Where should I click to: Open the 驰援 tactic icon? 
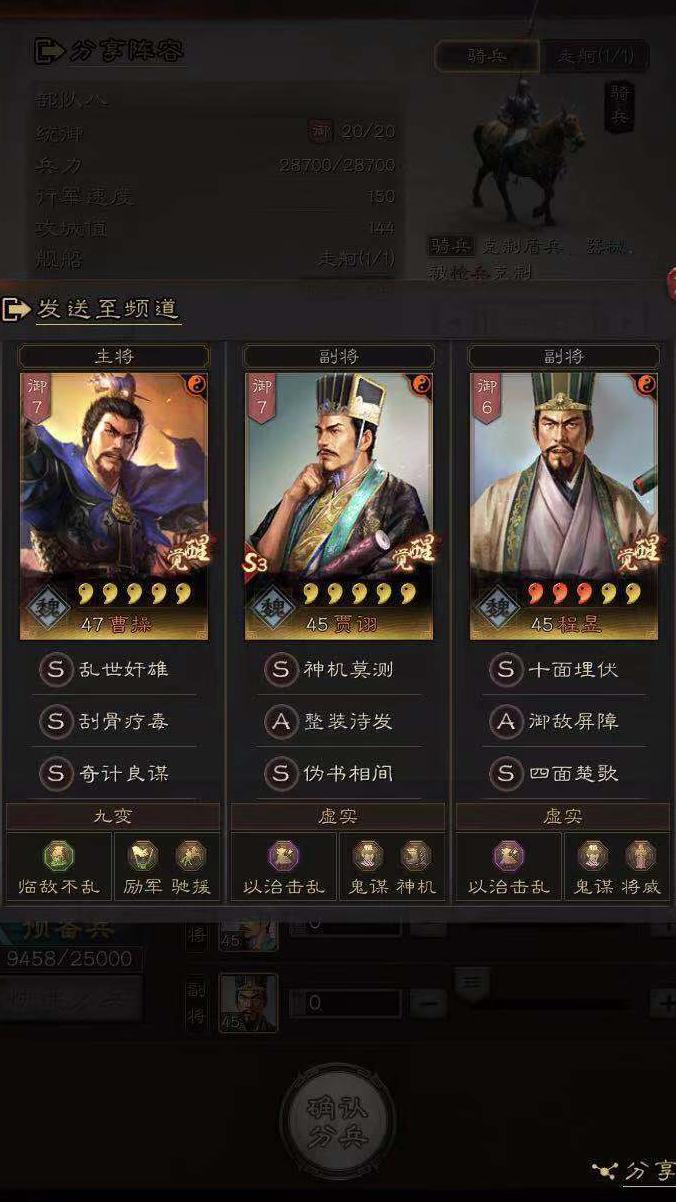pos(190,857)
